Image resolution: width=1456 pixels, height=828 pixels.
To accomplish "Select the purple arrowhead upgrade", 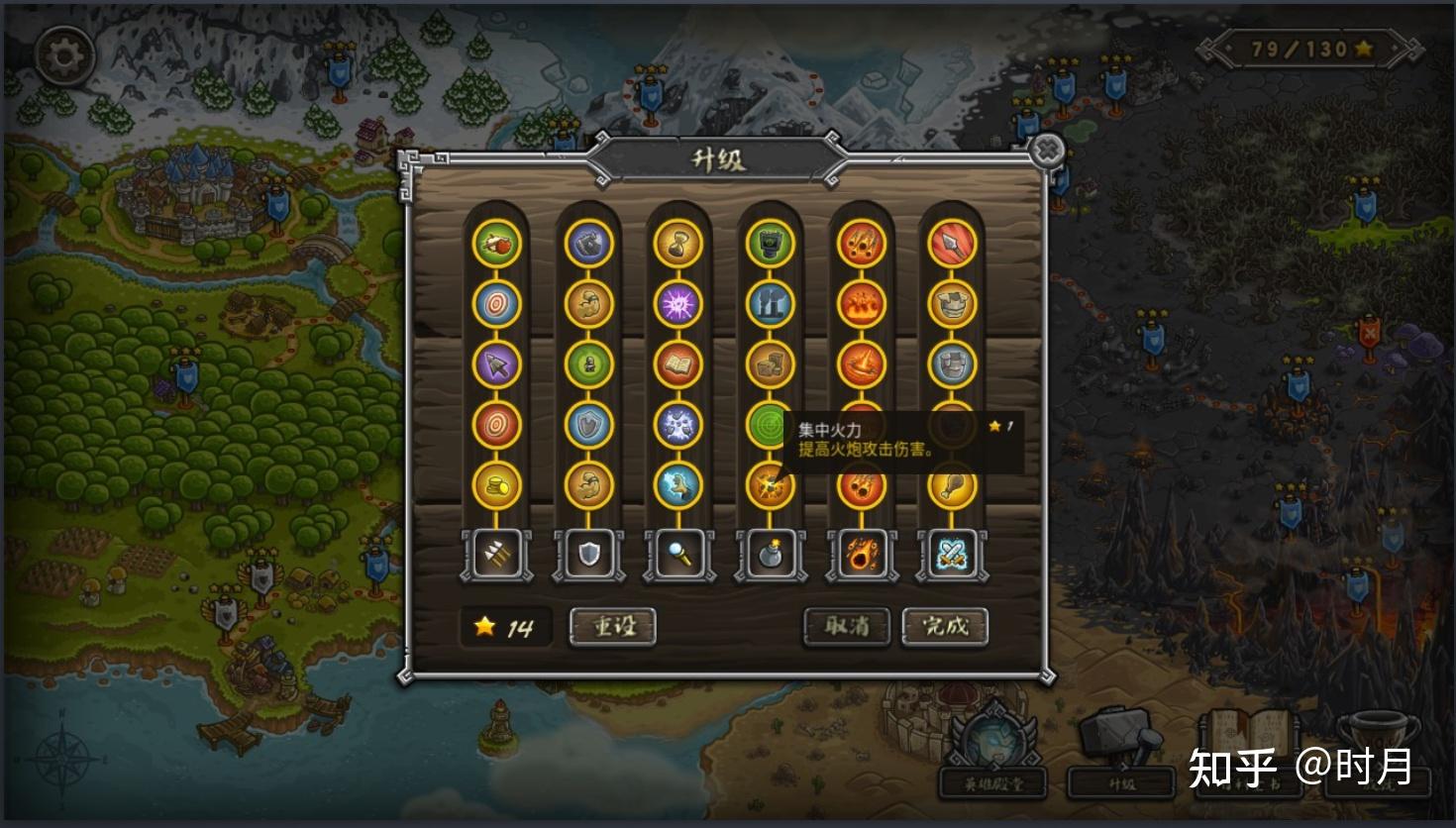I will (x=496, y=363).
